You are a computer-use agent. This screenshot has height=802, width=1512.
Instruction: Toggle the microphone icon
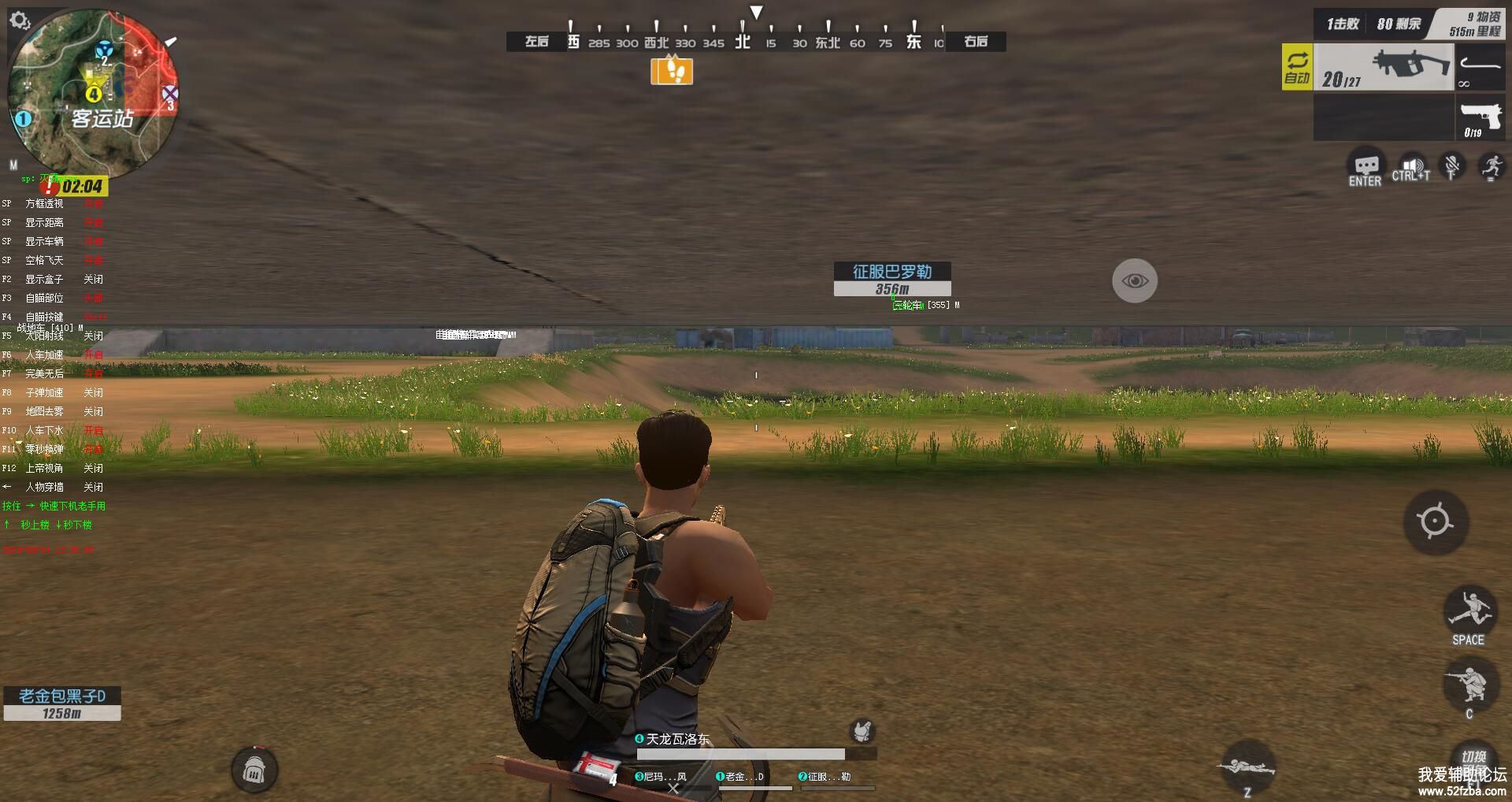pos(1451,167)
